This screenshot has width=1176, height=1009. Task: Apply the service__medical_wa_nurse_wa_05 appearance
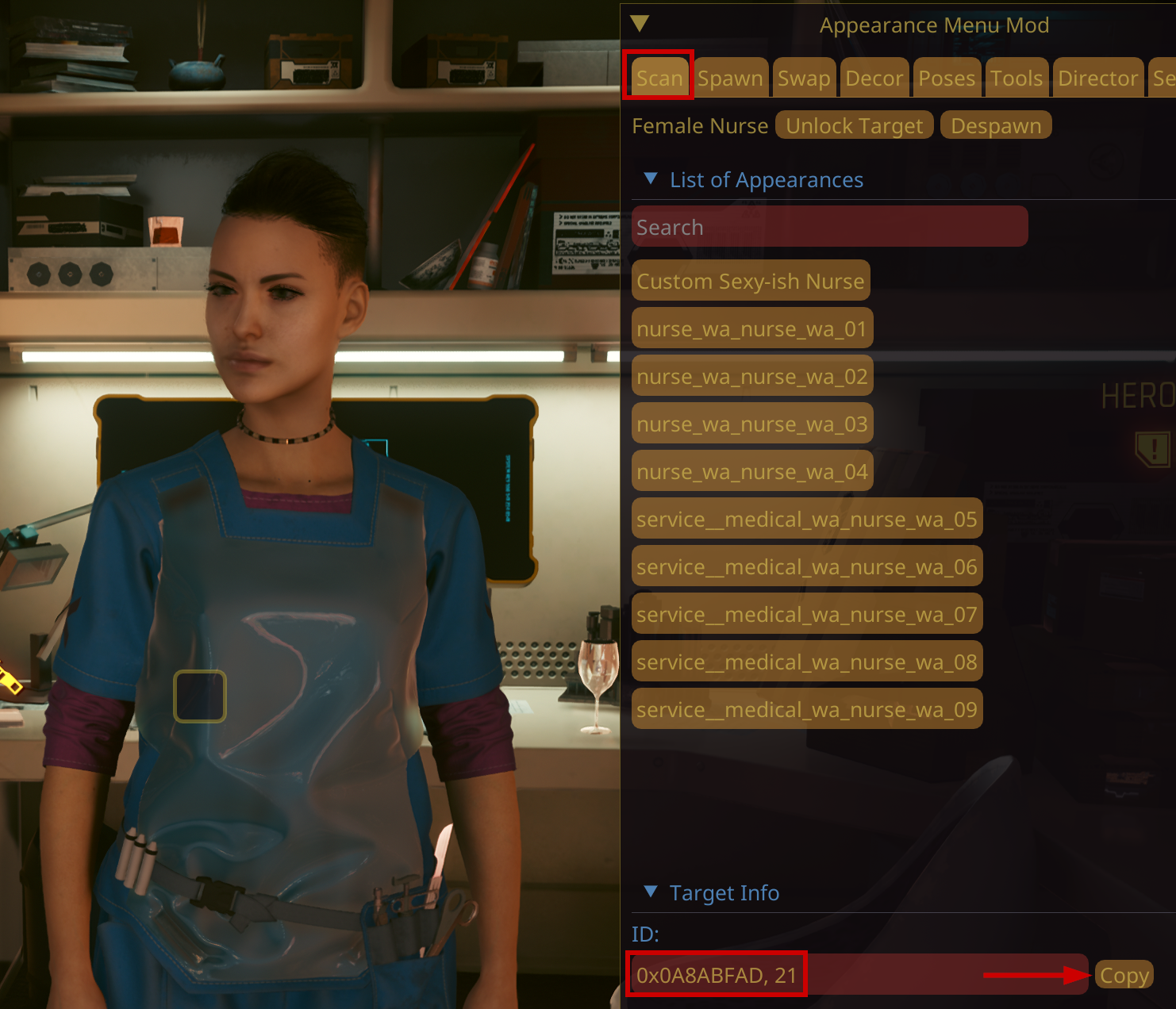click(x=806, y=519)
